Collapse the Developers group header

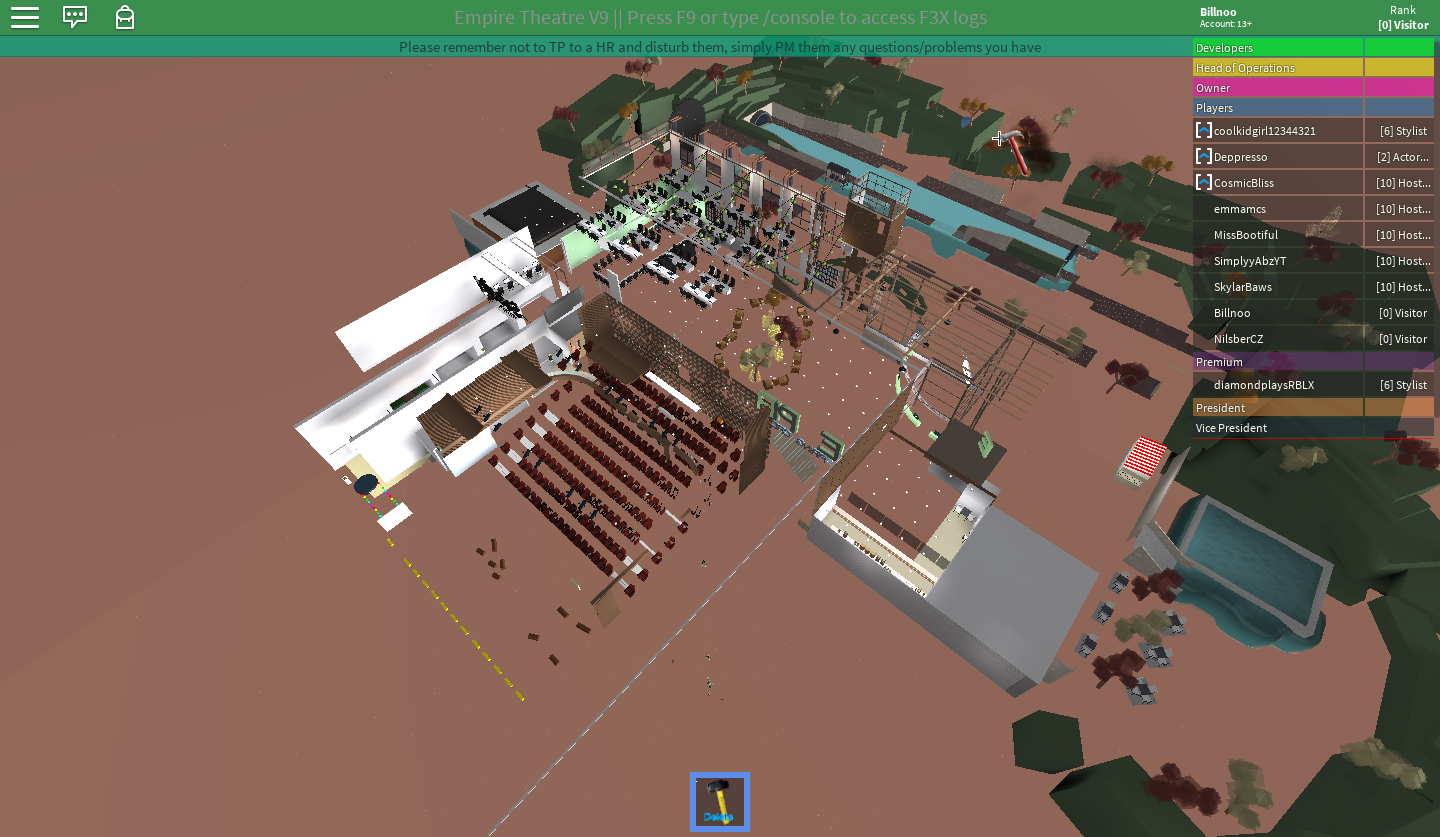1278,47
